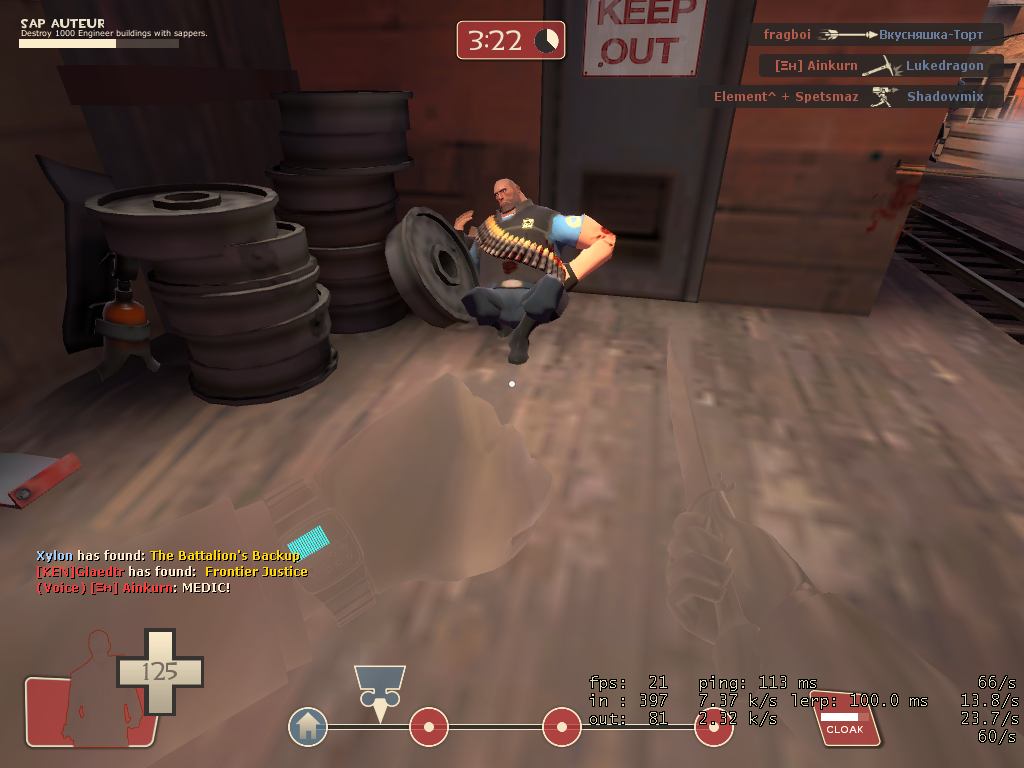Select the Frontier Justice found chat message
The width and height of the screenshot is (1024, 768).
(x=172, y=572)
